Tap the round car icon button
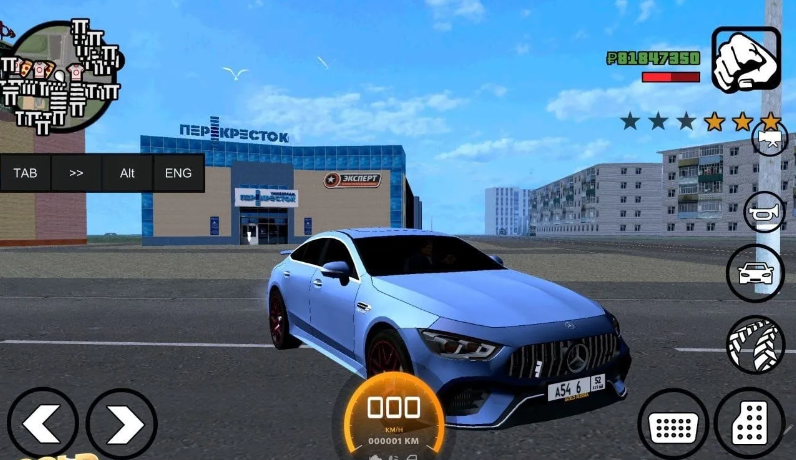The height and width of the screenshot is (460, 796). click(755, 273)
